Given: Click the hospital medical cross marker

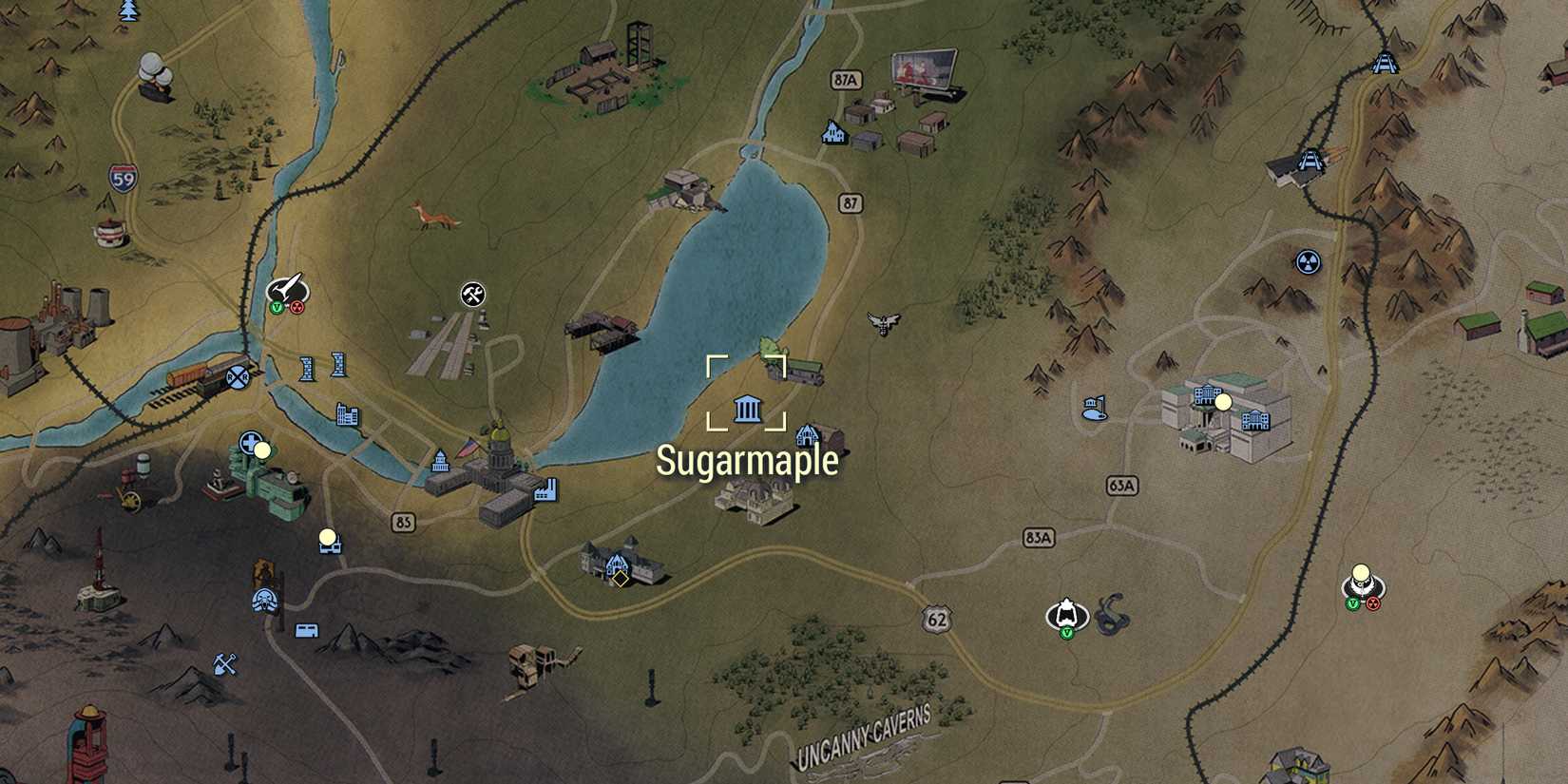Looking at the screenshot, I should pyautogui.click(x=249, y=440).
